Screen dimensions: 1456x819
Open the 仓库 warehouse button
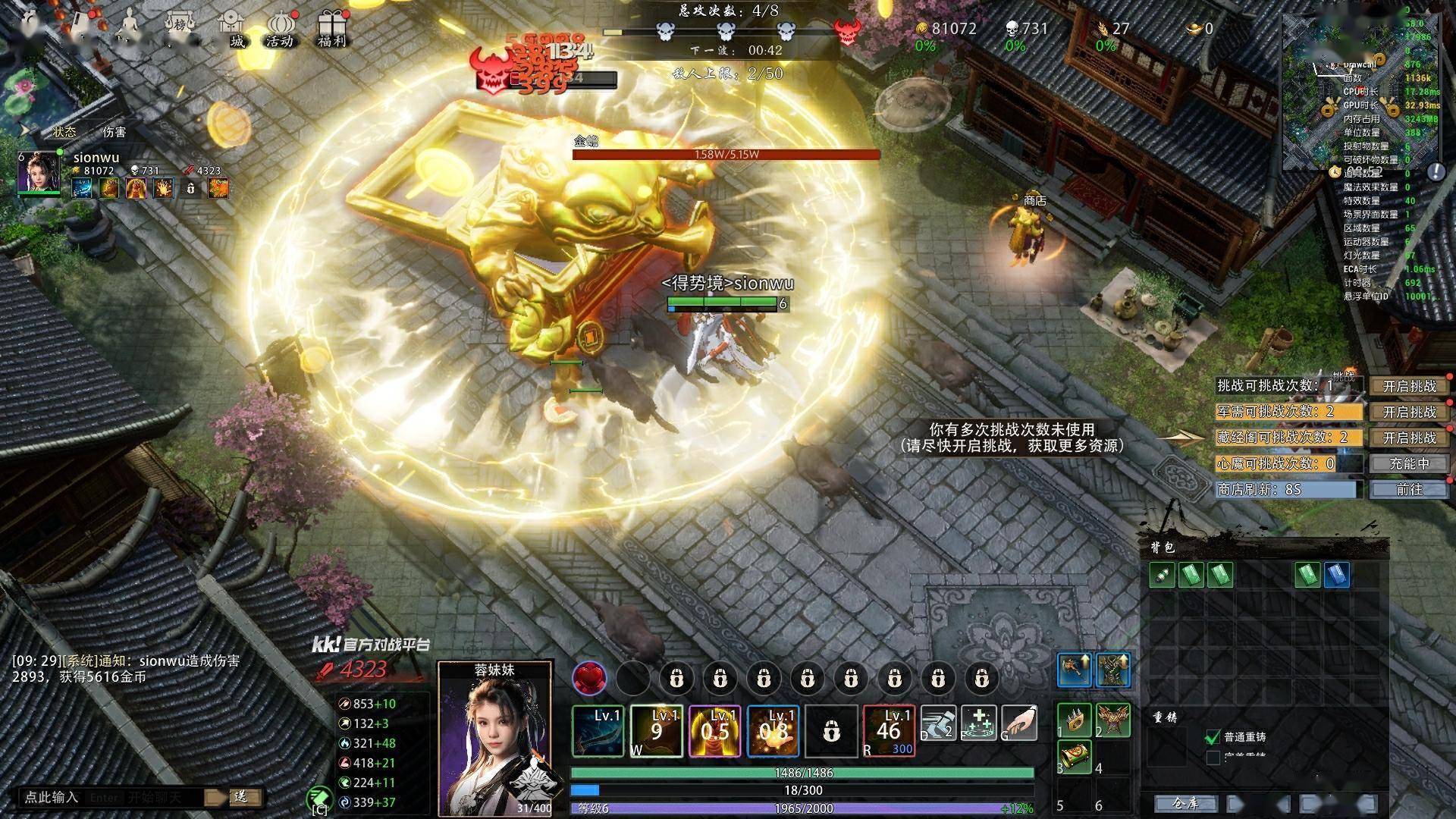[1185, 803]
